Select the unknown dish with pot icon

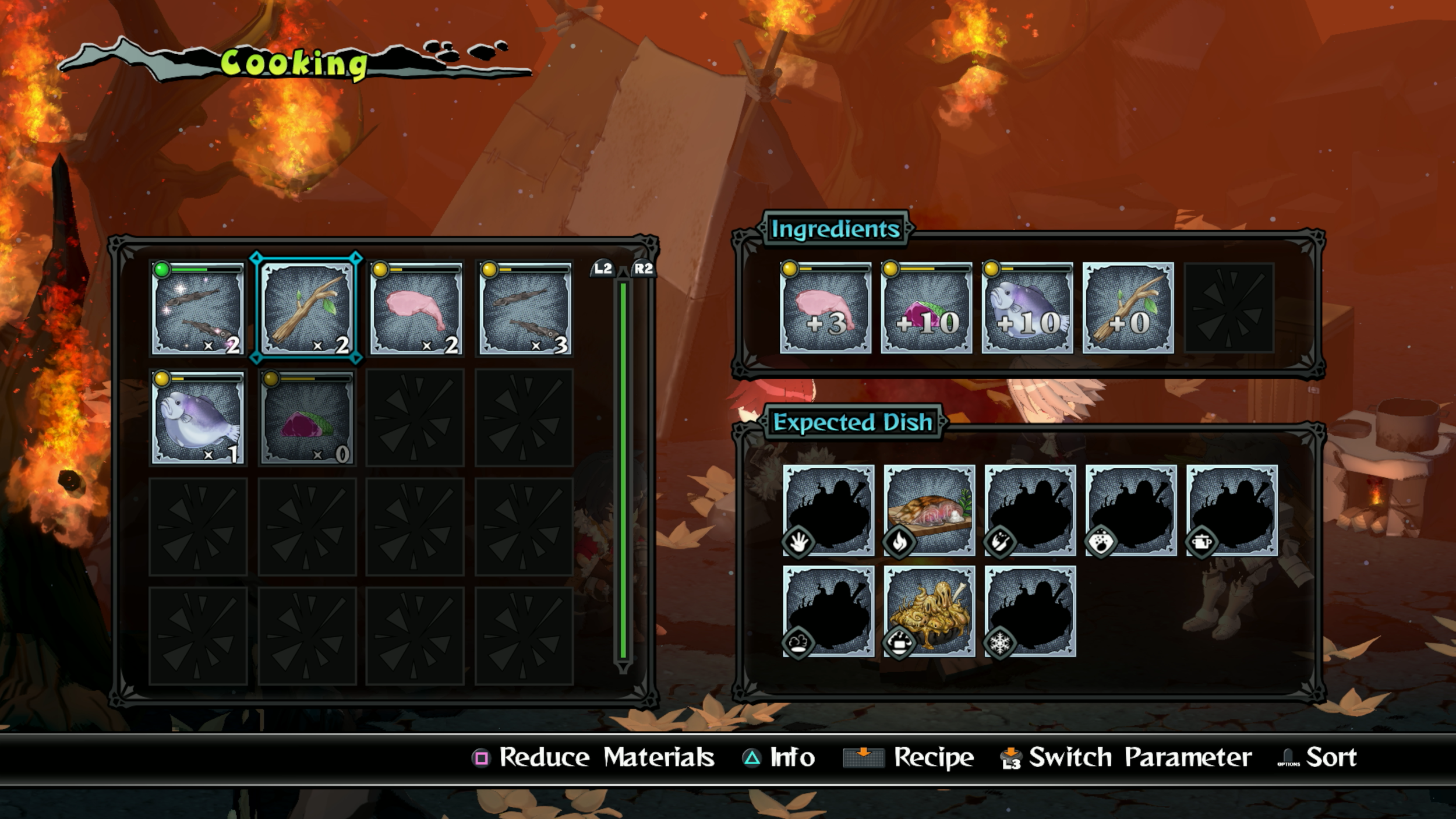(1231, 510)
